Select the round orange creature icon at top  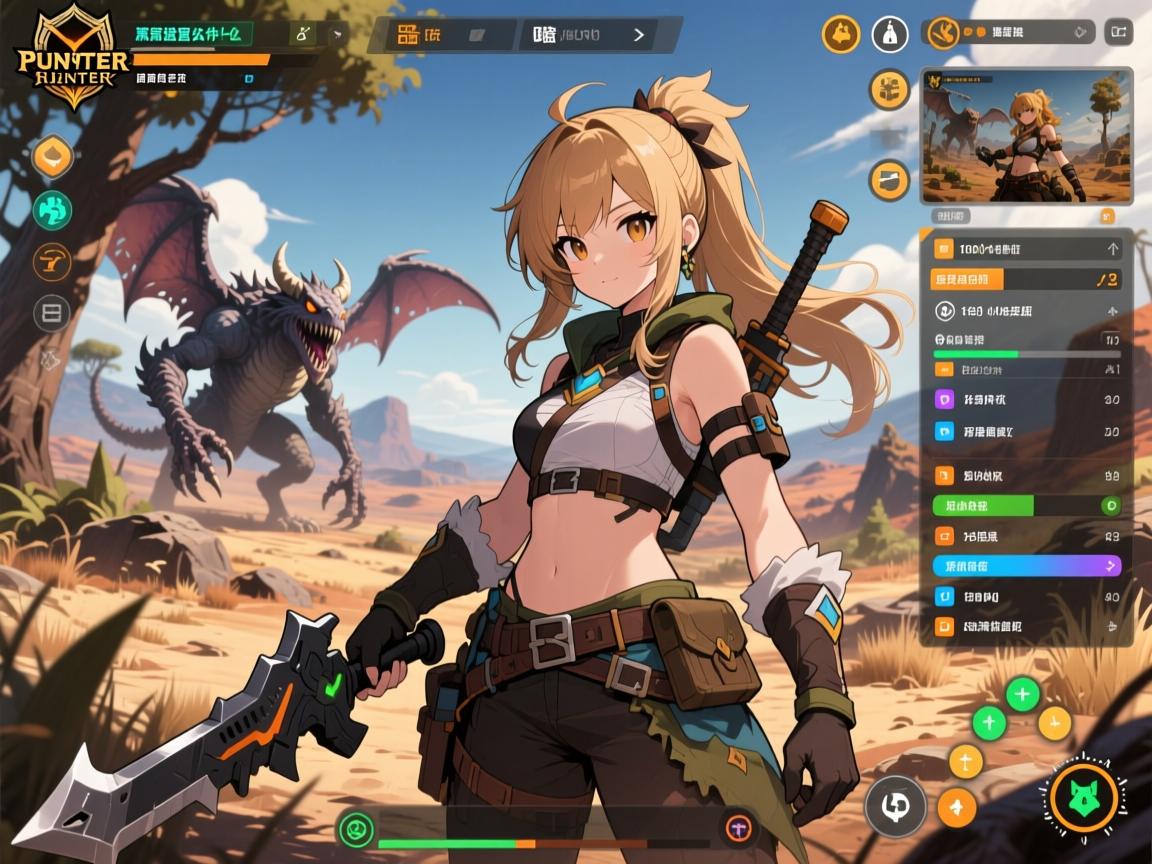click(841, 35)
